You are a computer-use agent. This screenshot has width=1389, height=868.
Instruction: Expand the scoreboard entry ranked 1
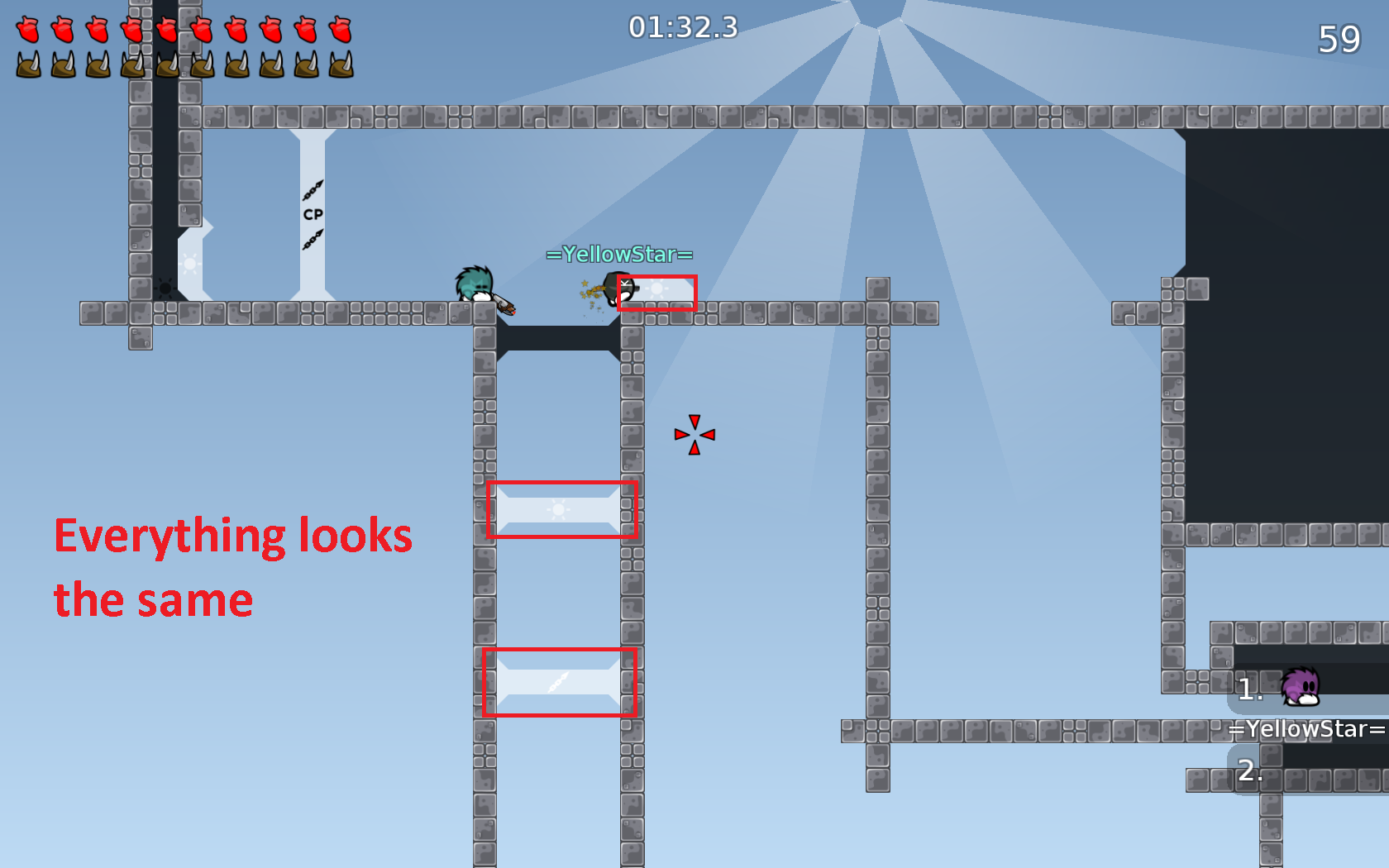[1249, 689]
